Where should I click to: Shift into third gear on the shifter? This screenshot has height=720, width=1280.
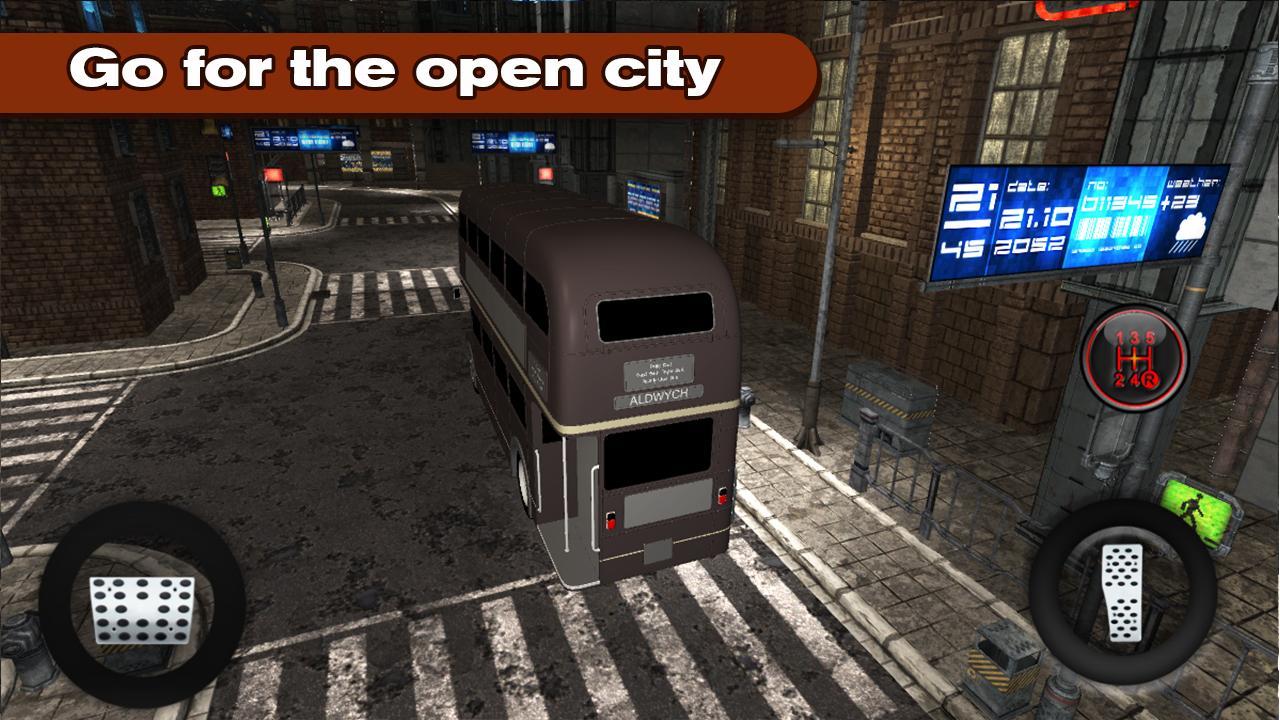(x=1135, y=337)
